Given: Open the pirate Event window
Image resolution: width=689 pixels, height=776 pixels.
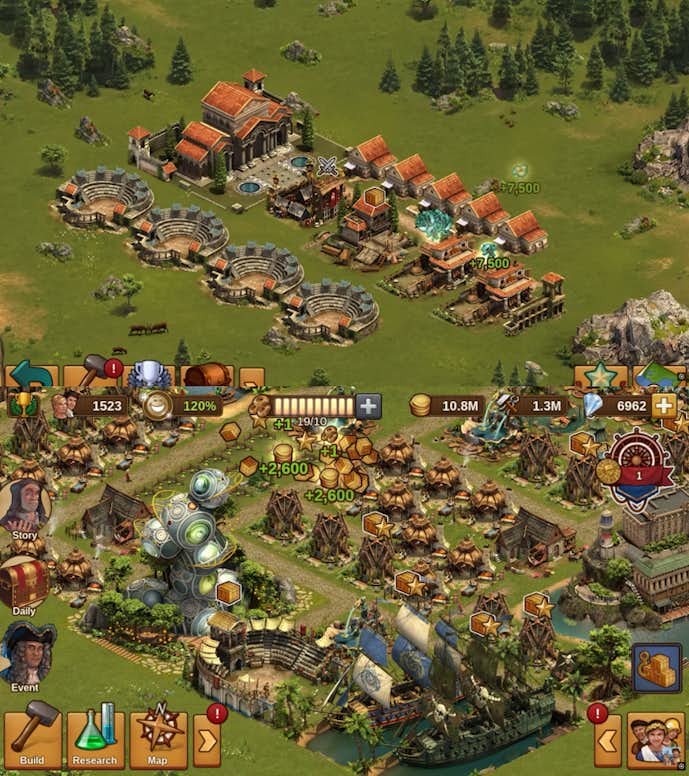Looking at the screenshot, I should click(25, 657).
